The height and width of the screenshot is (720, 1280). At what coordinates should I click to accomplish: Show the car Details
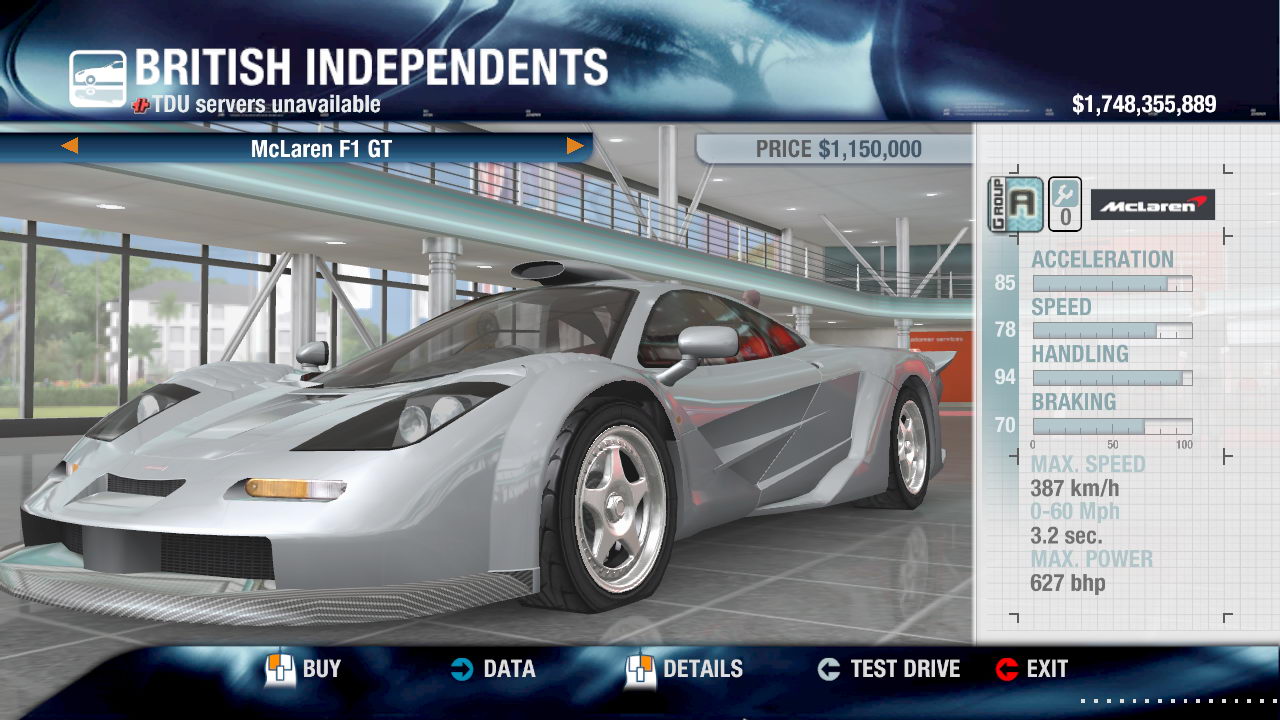click(685, 669)
